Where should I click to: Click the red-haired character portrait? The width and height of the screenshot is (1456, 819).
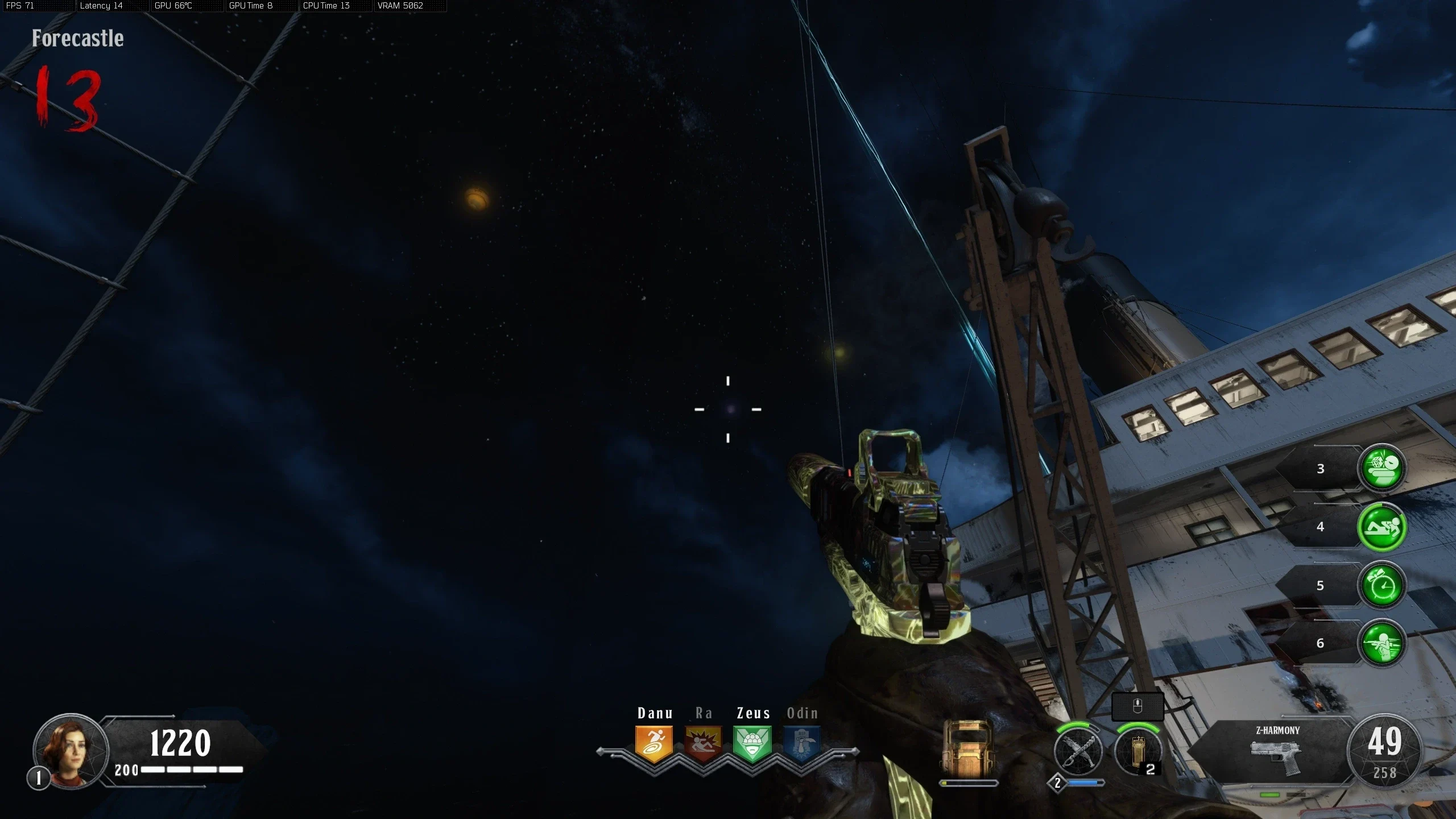click(x=71, y=751)
